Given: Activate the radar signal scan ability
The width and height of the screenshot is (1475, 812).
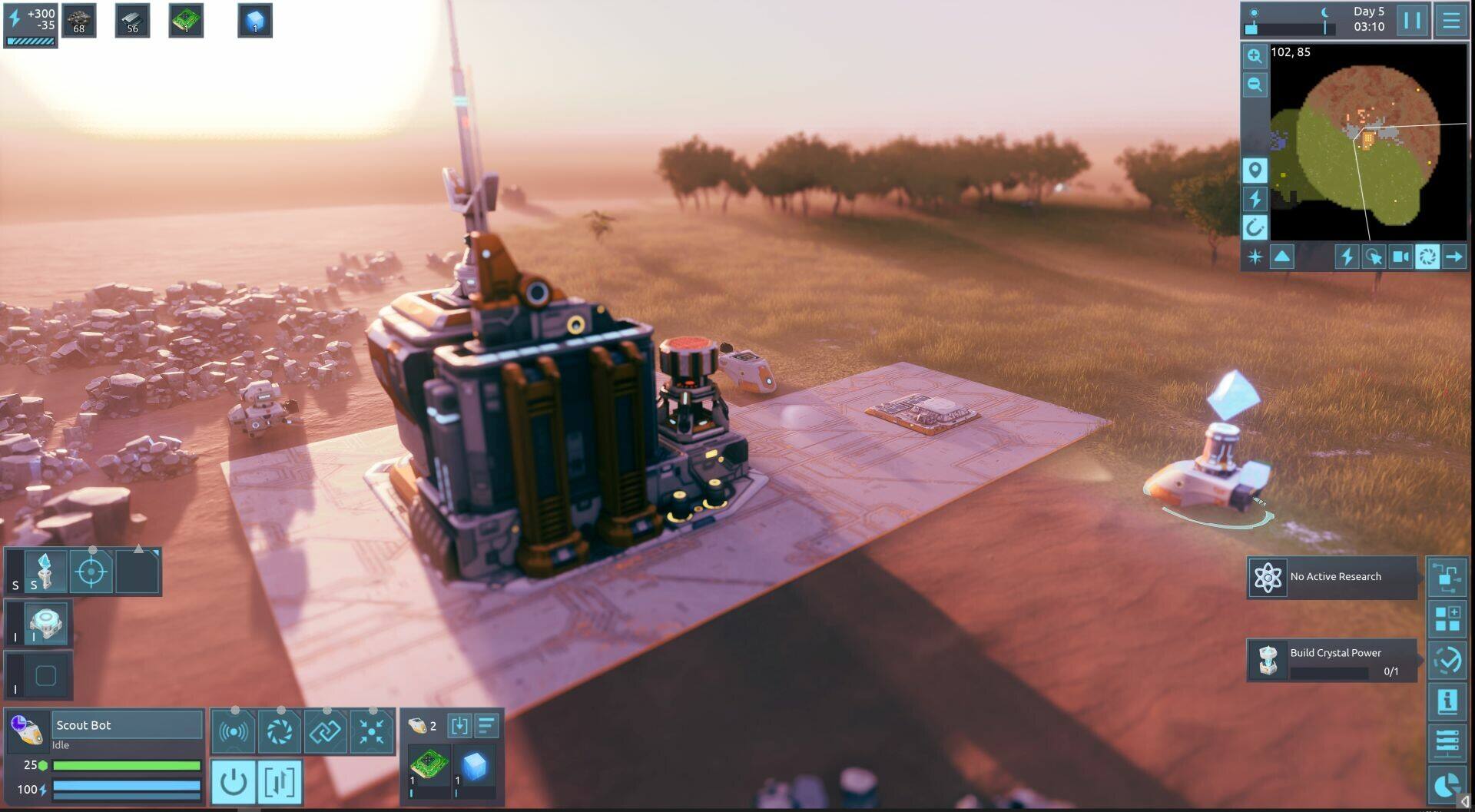Looking at the screenshot, I should coord(233,731).
